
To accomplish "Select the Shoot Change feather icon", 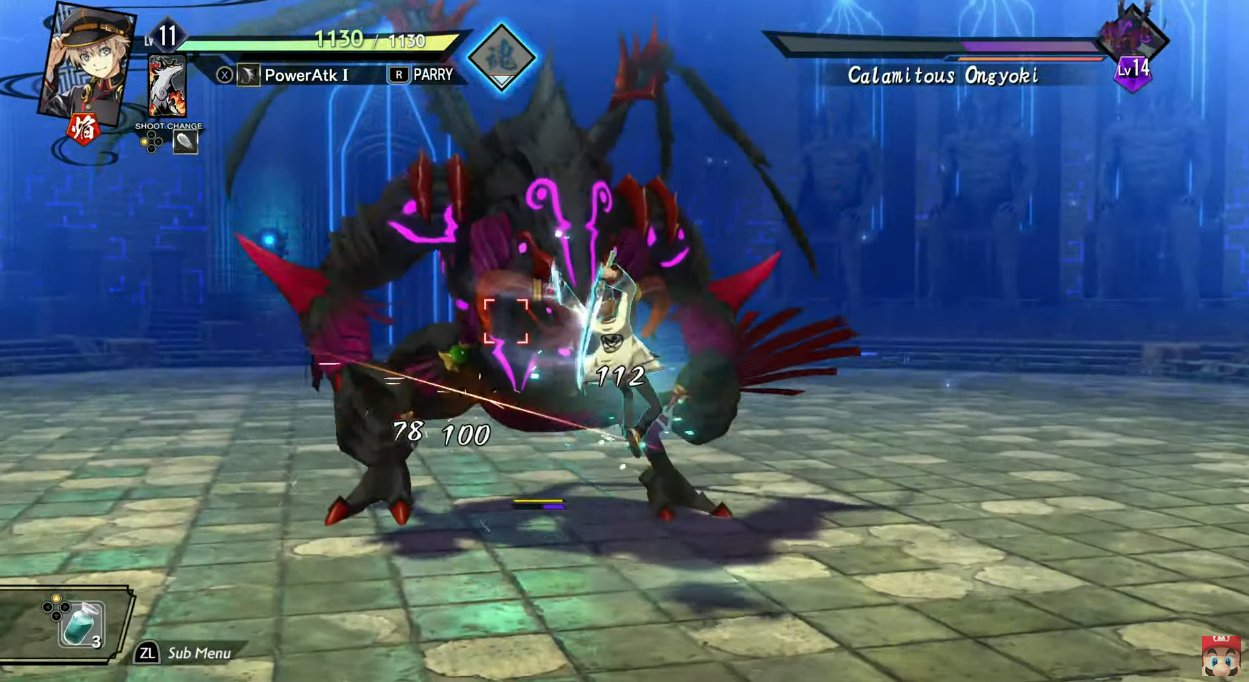I will (186, 142).
